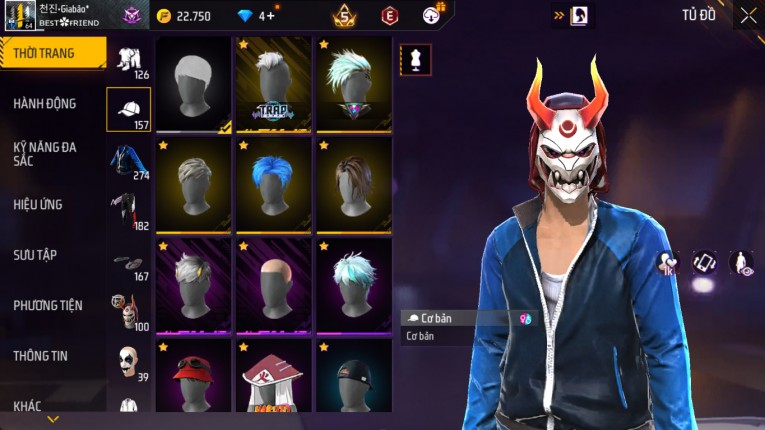Select the Kỹ Năng Đa Sắc tab
Screen dimensions: 765x430
pyautogui.click(x=45, y=153)
